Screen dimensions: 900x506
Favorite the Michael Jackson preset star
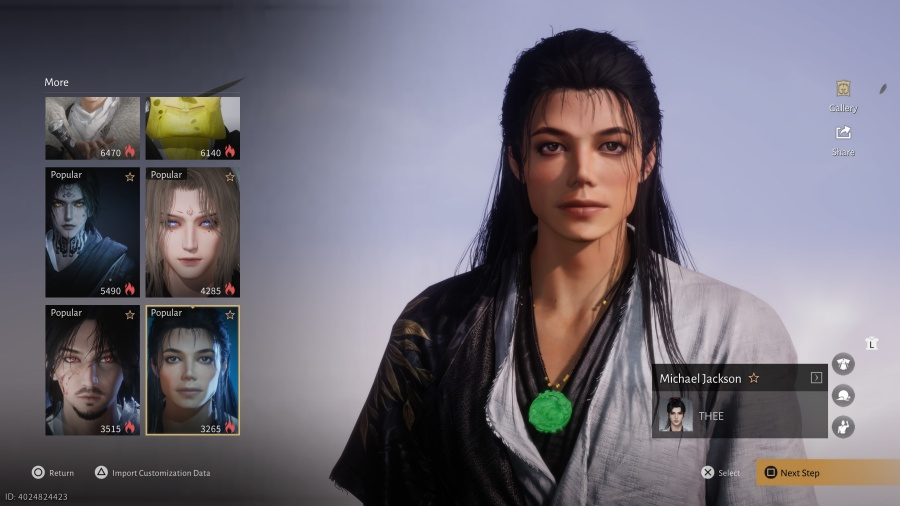[754, 379]
